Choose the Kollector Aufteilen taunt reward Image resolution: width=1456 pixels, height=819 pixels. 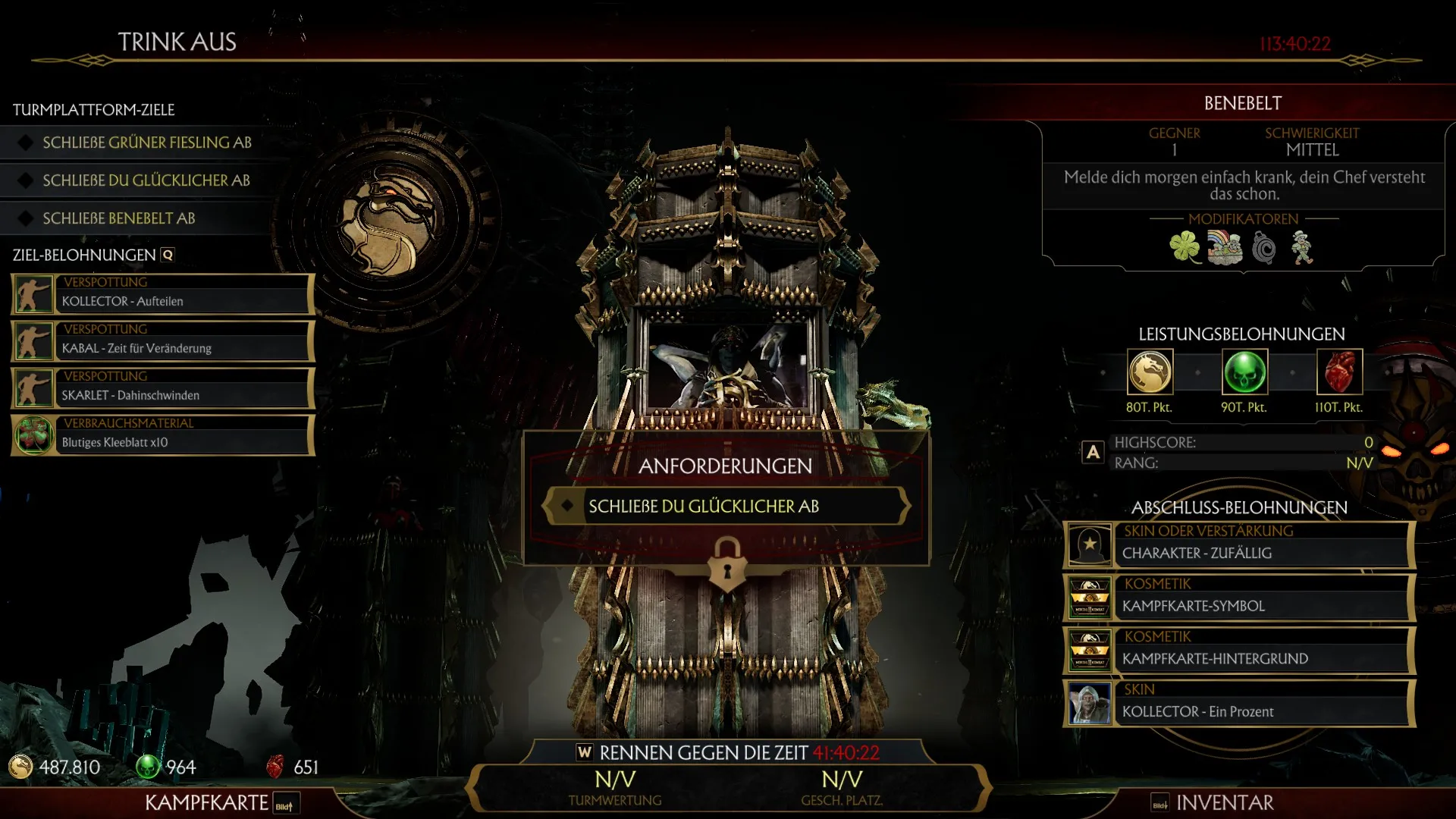click(x=162, y=294)
